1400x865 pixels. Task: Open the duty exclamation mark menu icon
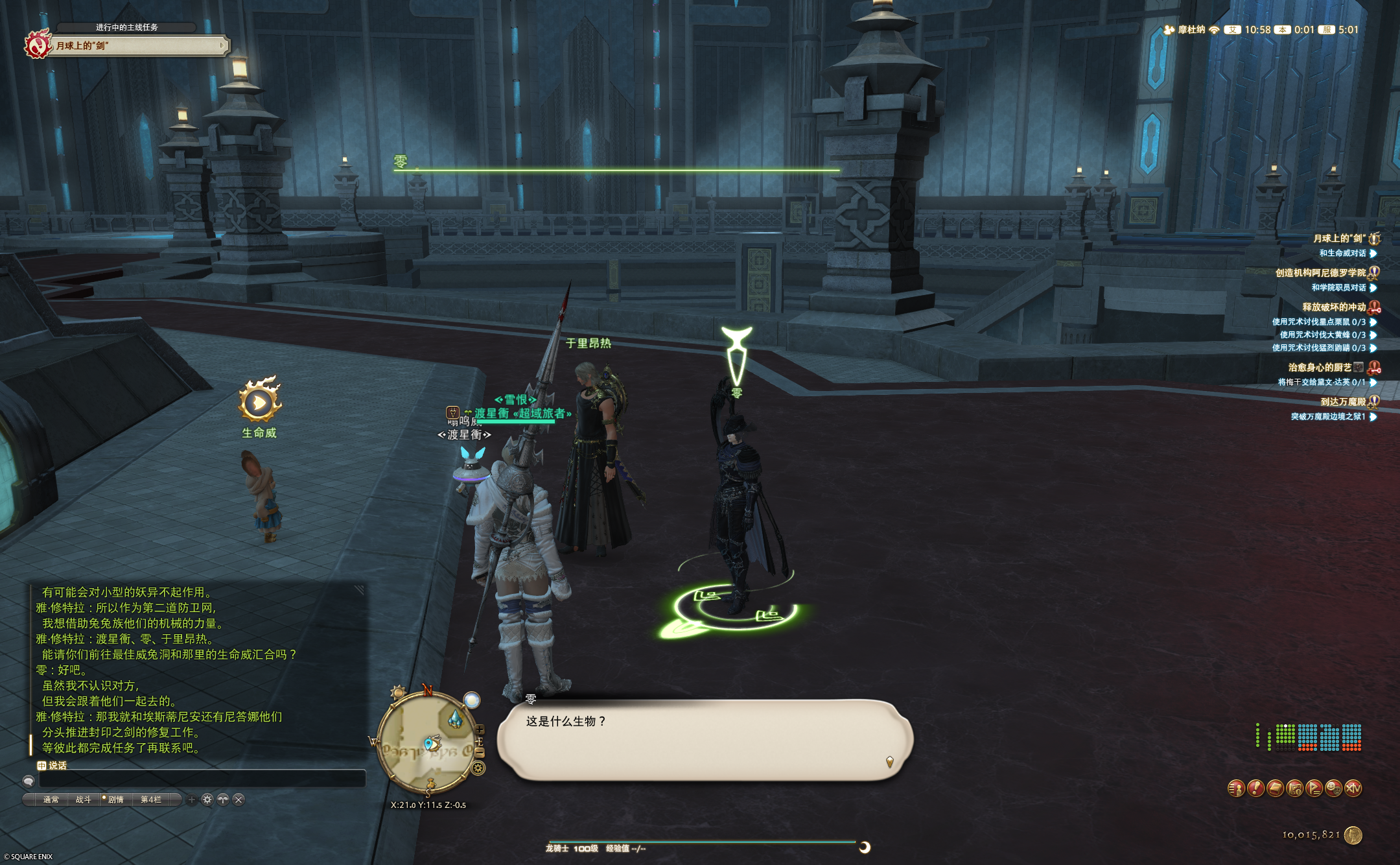pyautogui.click(x=1255, y=788)
